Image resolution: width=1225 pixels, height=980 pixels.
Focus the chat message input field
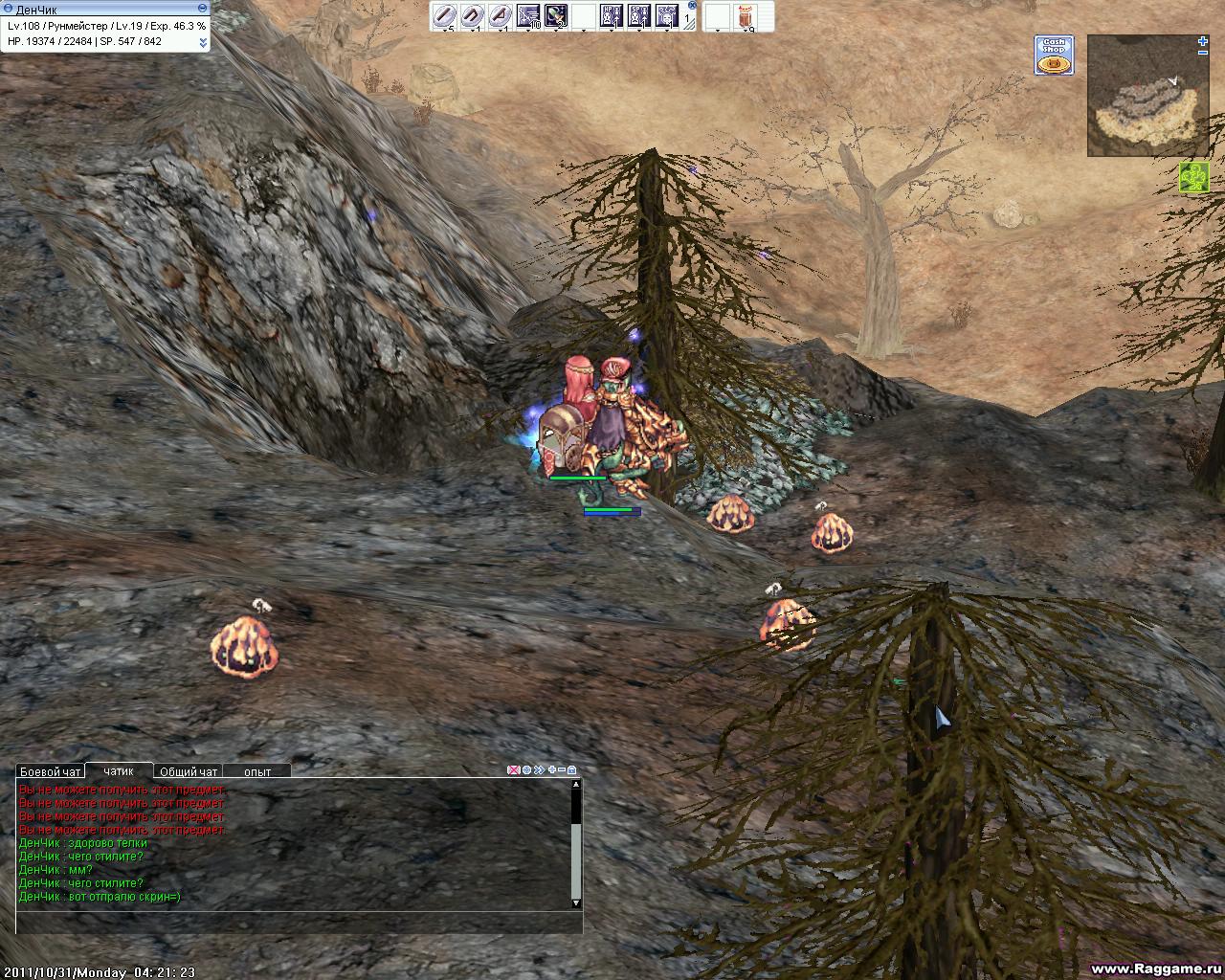coord(297,924)
